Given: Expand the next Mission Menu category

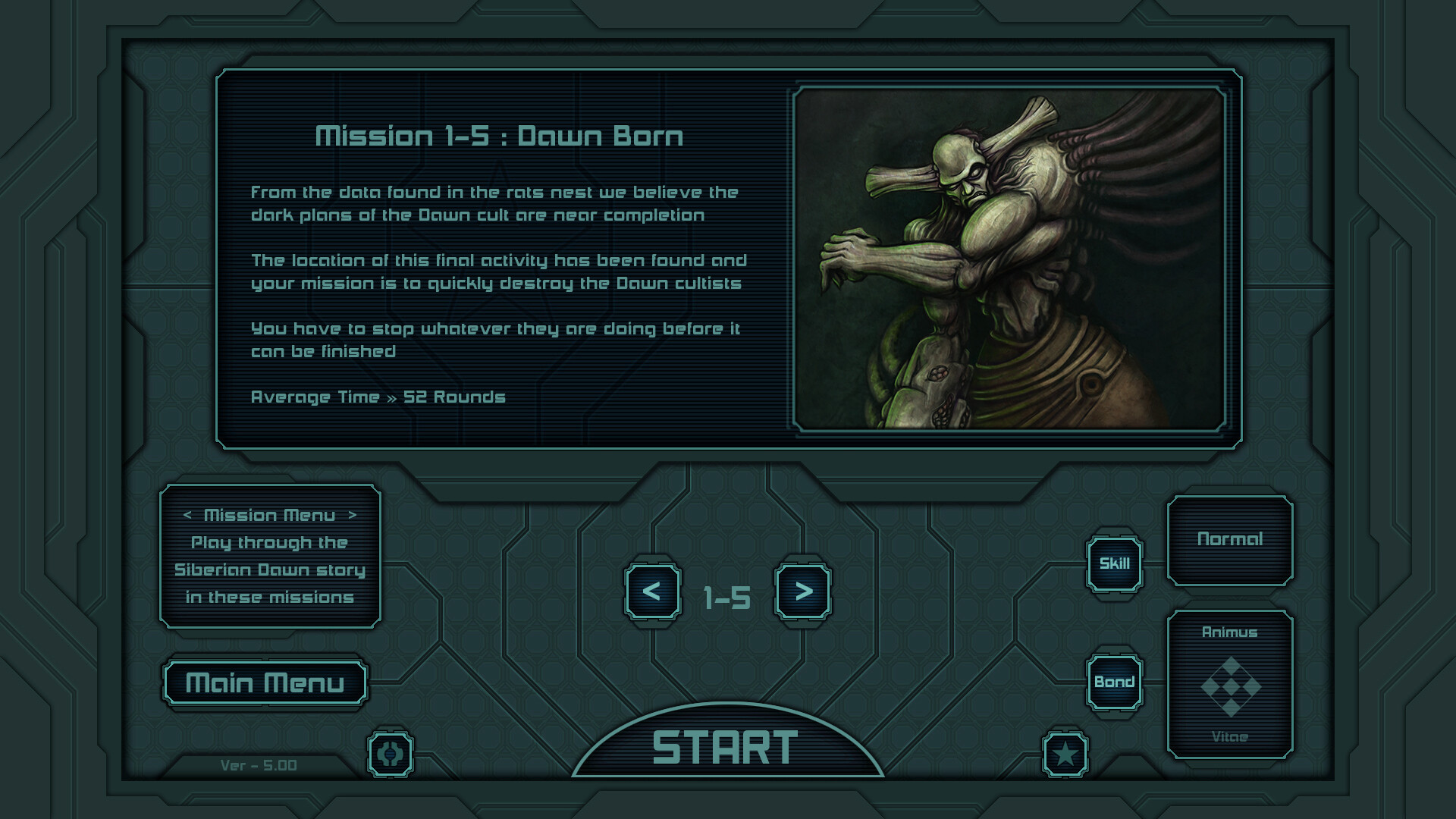Looking at the screenshot, I should tap(352, 515).
